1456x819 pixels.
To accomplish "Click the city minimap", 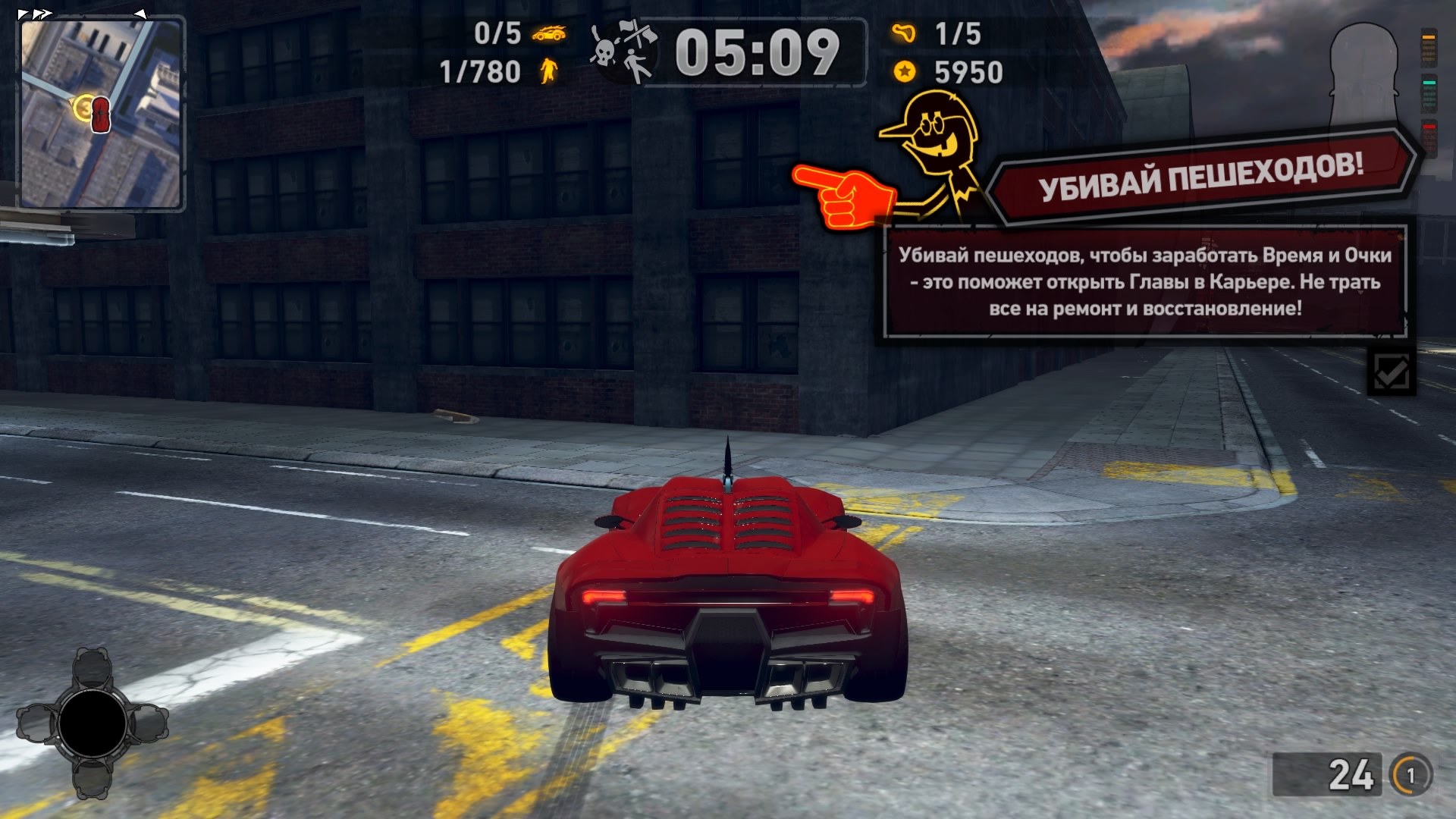I will pyautogui.click(x=101, y=114).
